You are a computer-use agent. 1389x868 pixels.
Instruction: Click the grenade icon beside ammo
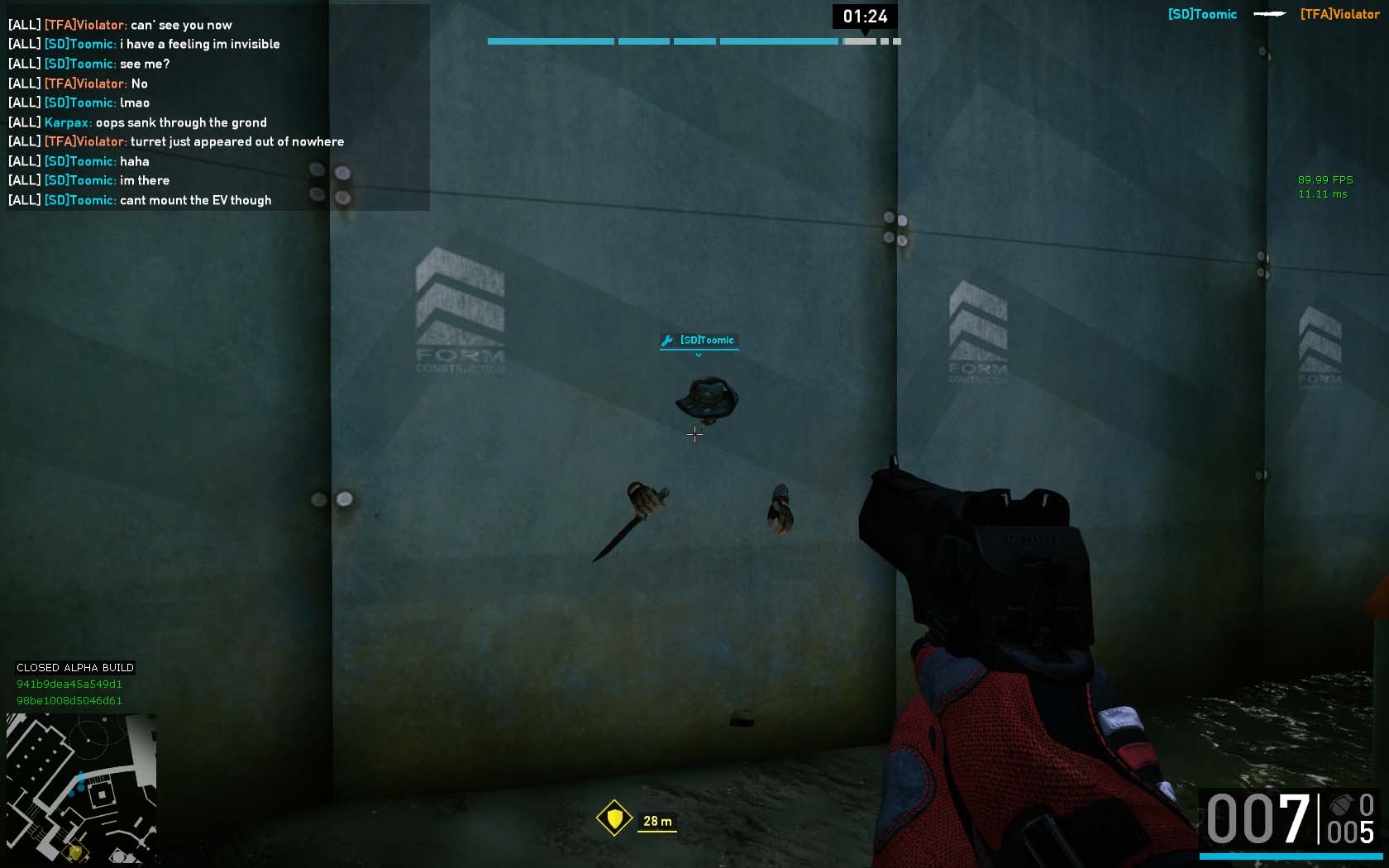click(1340, 804)
